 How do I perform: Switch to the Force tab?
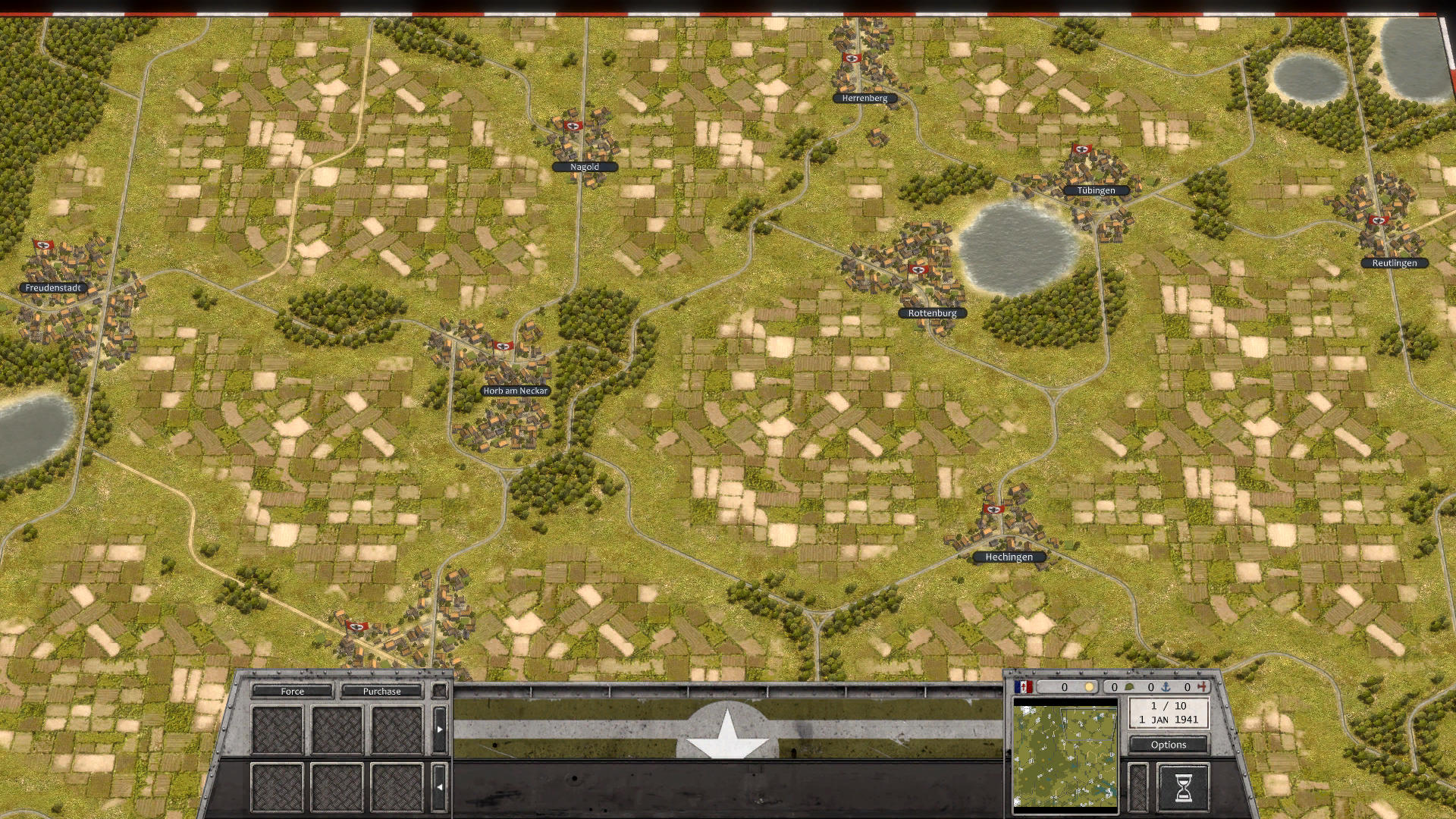pyautogui.click(x=293, y=691)
